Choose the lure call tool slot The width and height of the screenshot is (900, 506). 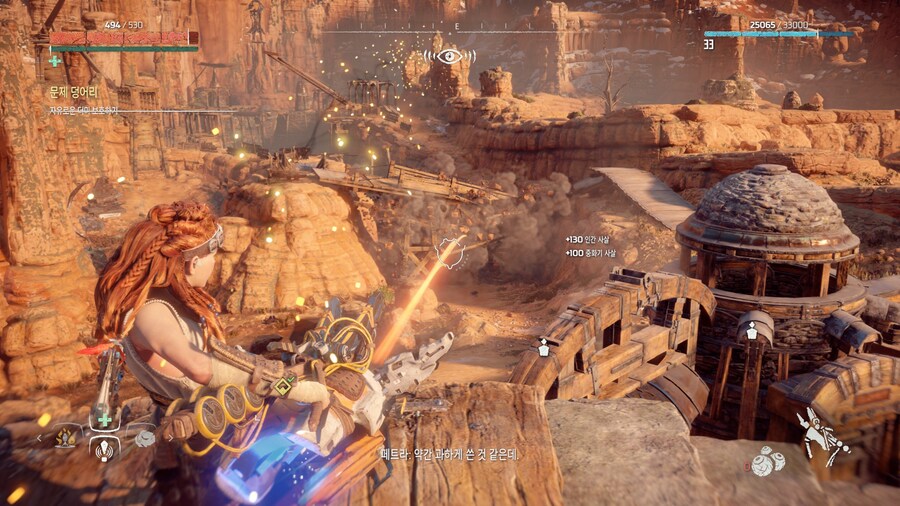104,450
